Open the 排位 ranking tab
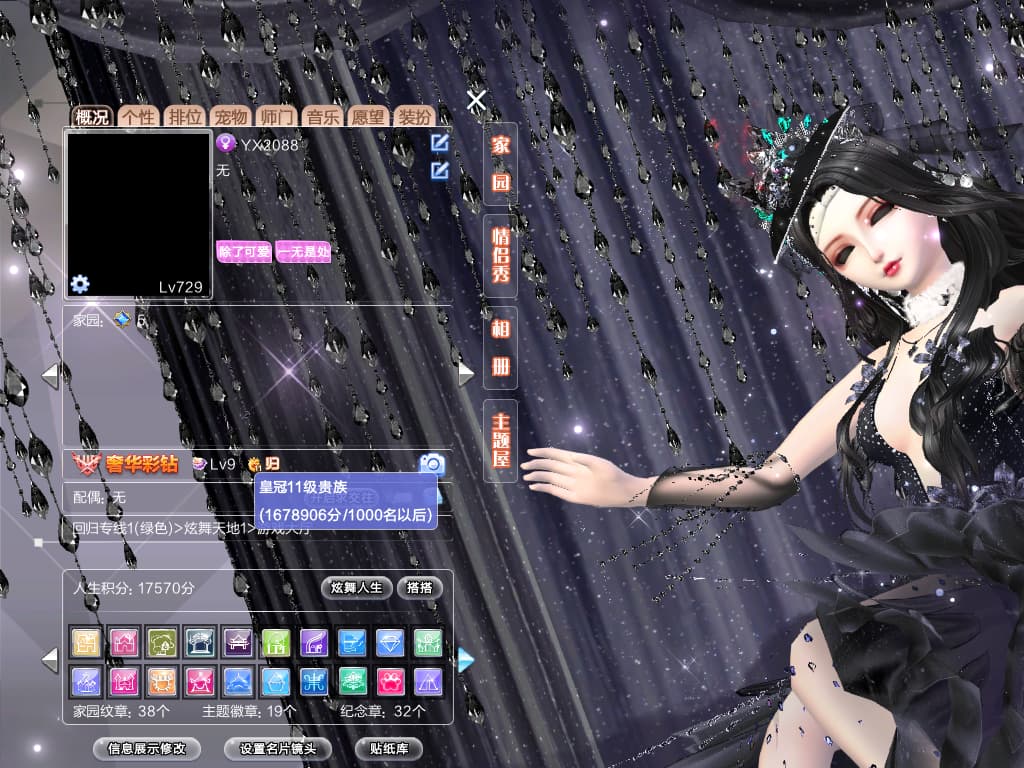 coord(184,116)
